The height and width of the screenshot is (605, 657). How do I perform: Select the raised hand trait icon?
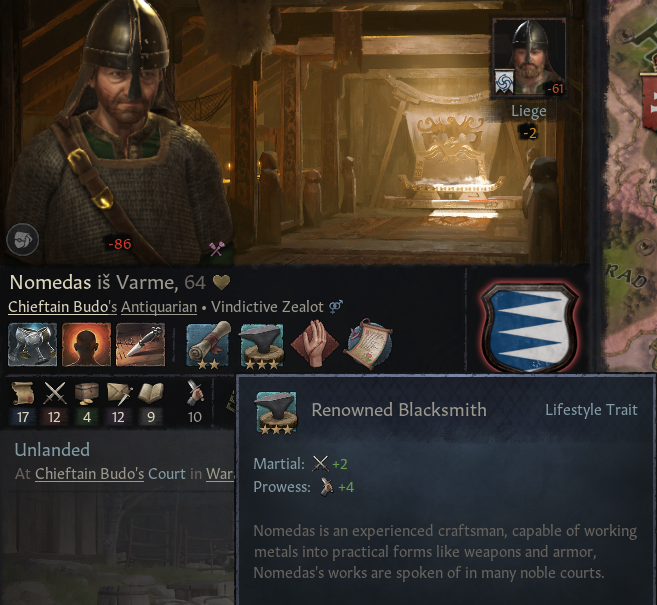pos(312,343)
